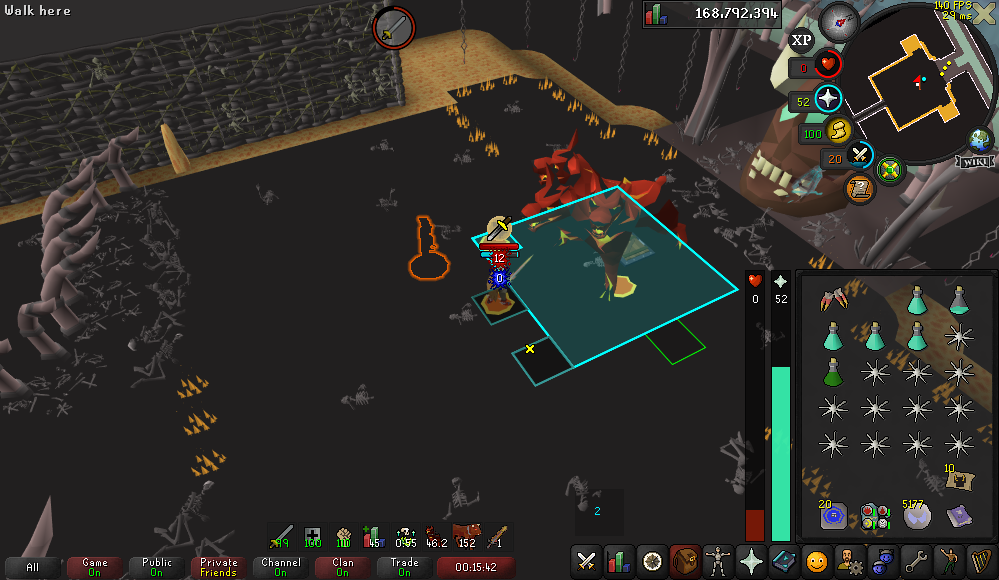
Task: Open the Settings wrench tab
Action: coord(917,562)
